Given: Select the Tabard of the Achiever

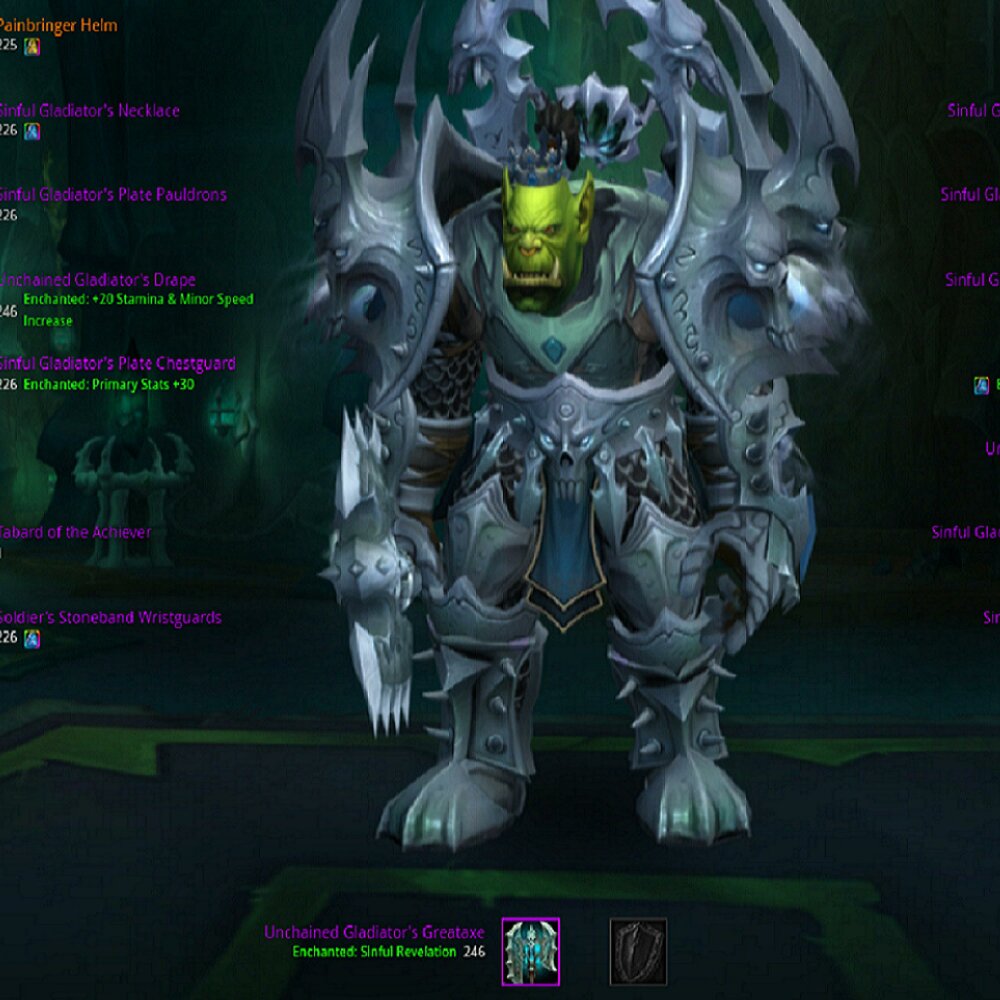Looking at the screenshot, I should point(76,532).
